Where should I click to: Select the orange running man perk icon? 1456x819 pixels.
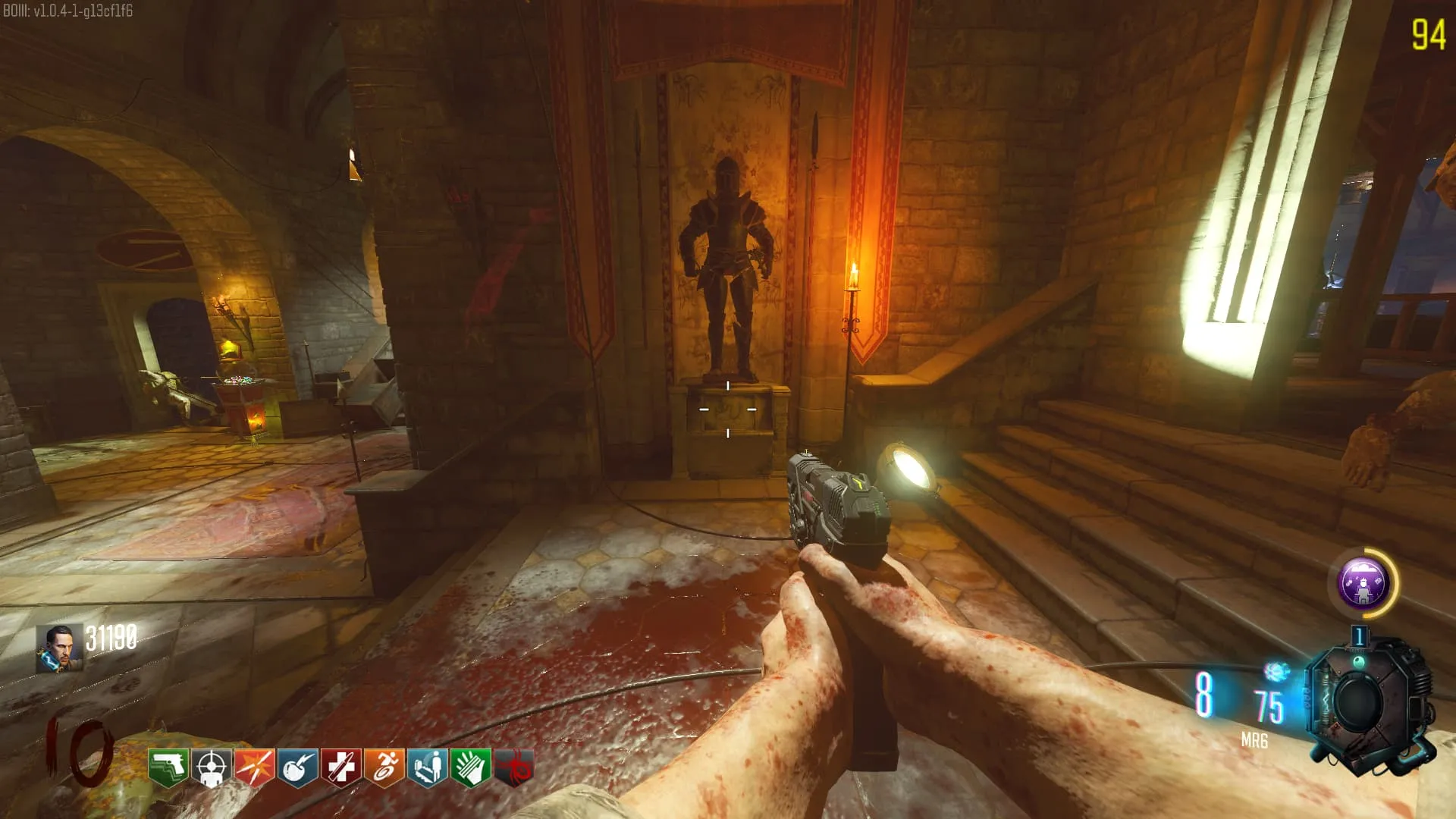tap(384, 767)
